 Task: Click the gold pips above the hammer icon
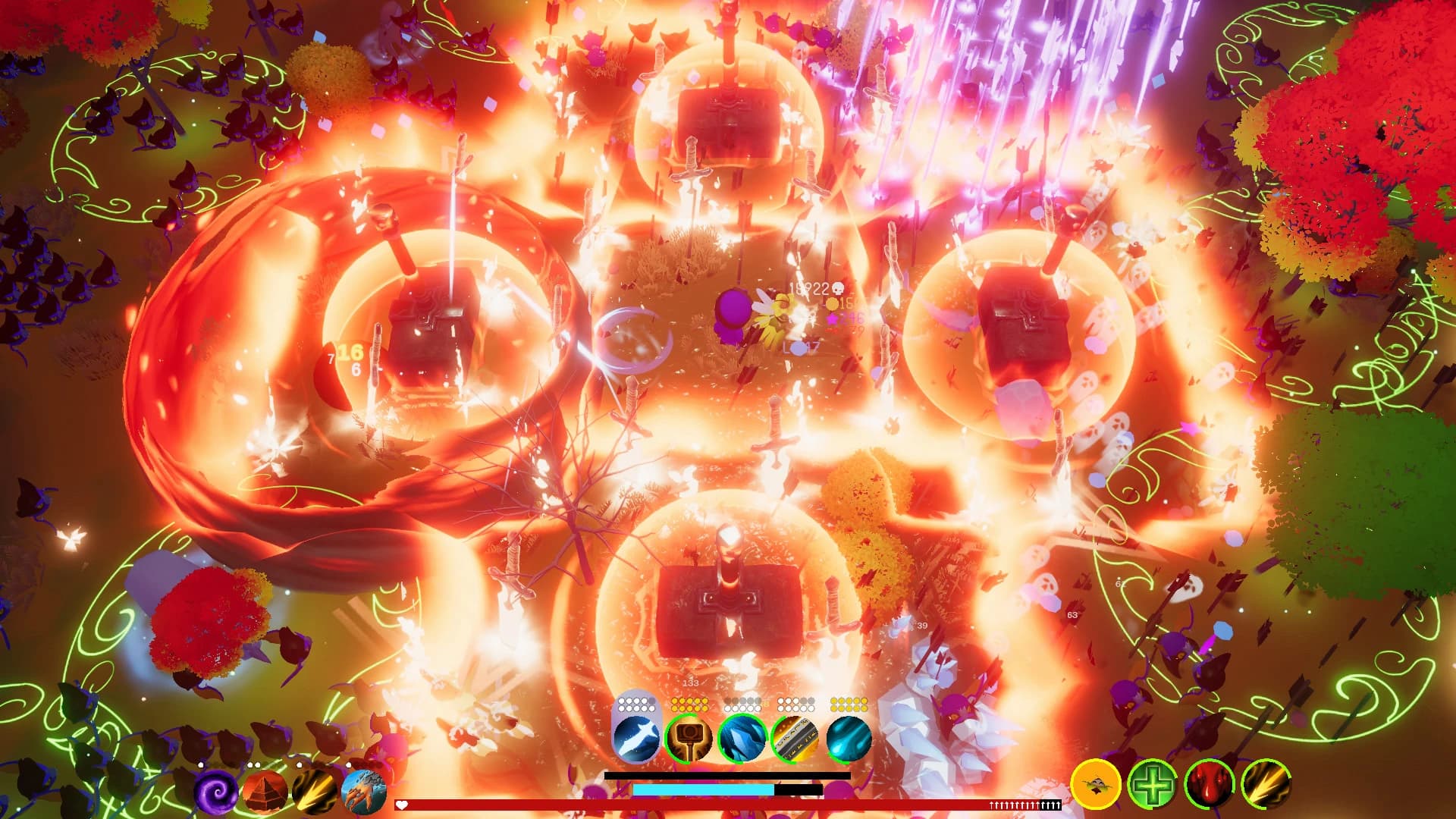(689, 704)
